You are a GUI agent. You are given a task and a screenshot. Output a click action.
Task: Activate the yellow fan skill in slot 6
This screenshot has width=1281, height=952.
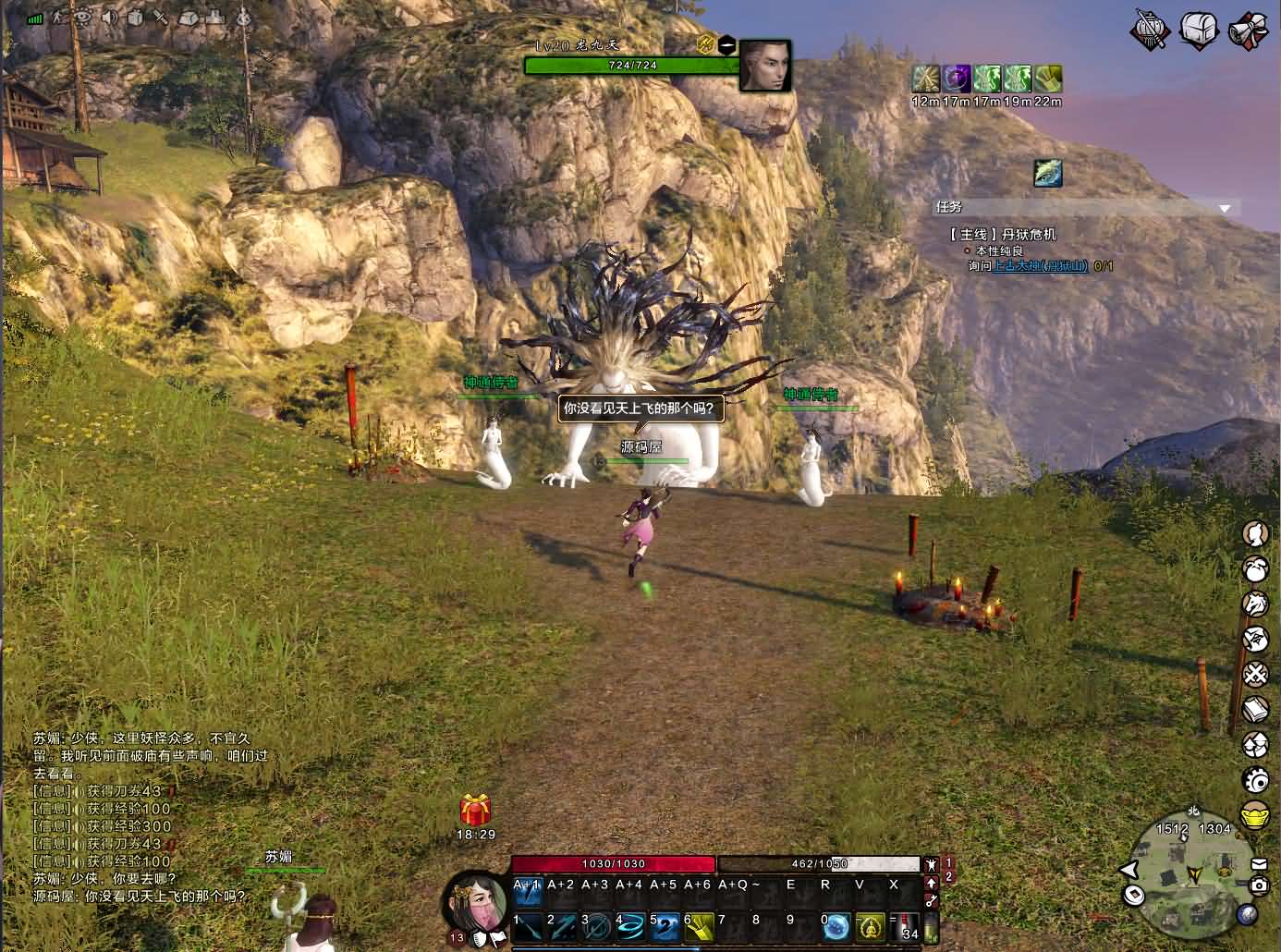click(700, 926)
